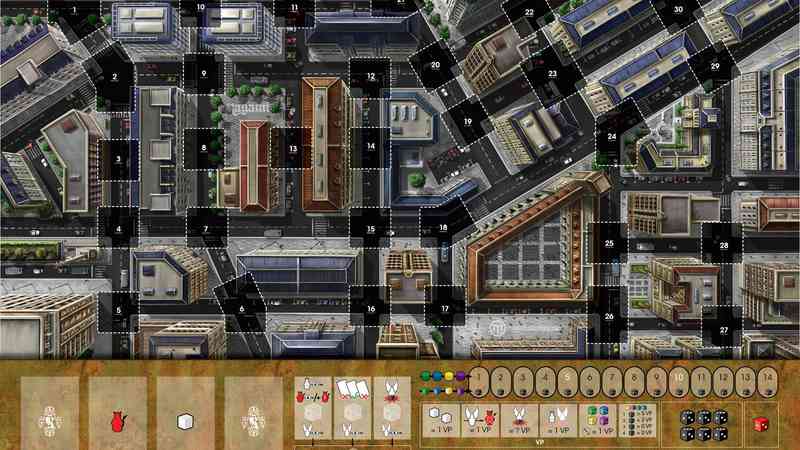Image resolution: width=800 pixels, height=450 pixels.
Task: Select street space 6 on the city map
Action: [x=241, y=308]
